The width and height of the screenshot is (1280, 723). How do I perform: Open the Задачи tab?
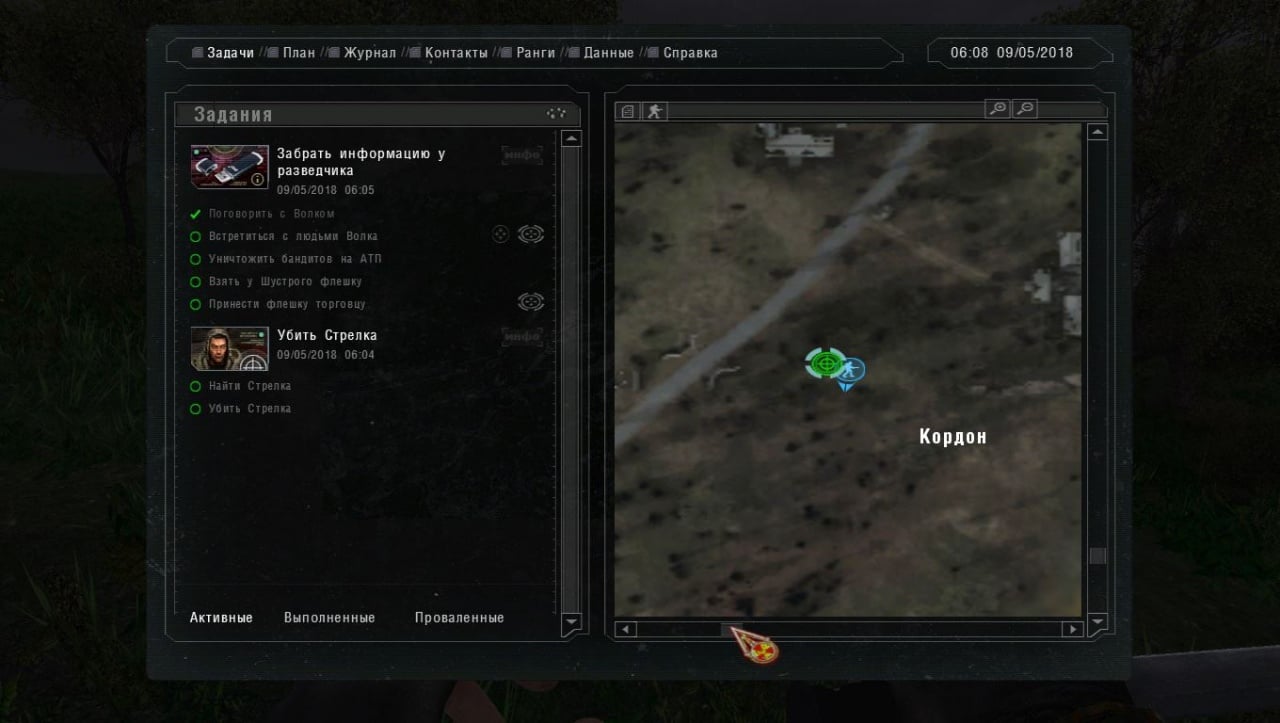coord(230,53)
